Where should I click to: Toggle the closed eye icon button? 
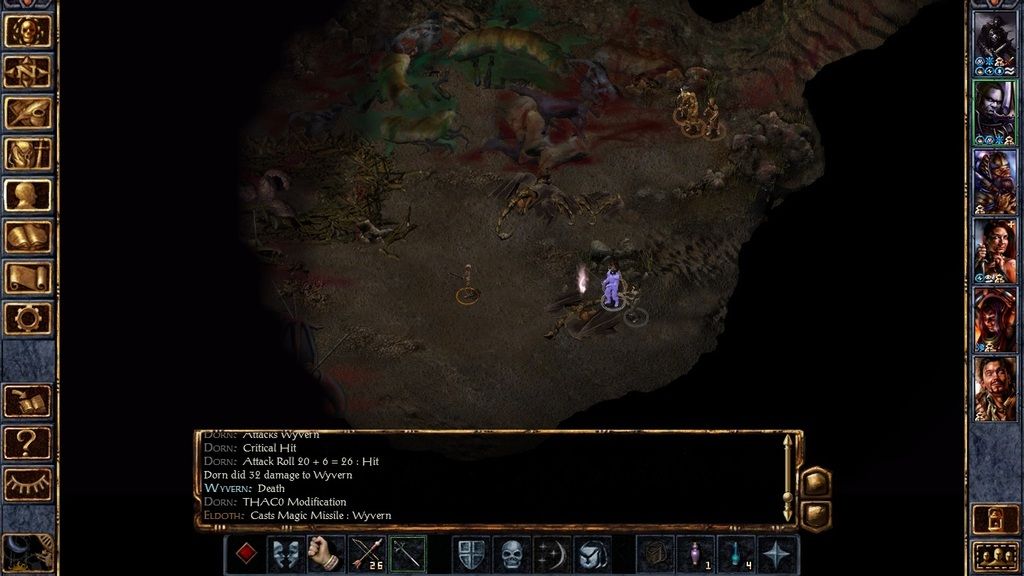[28, 483]
